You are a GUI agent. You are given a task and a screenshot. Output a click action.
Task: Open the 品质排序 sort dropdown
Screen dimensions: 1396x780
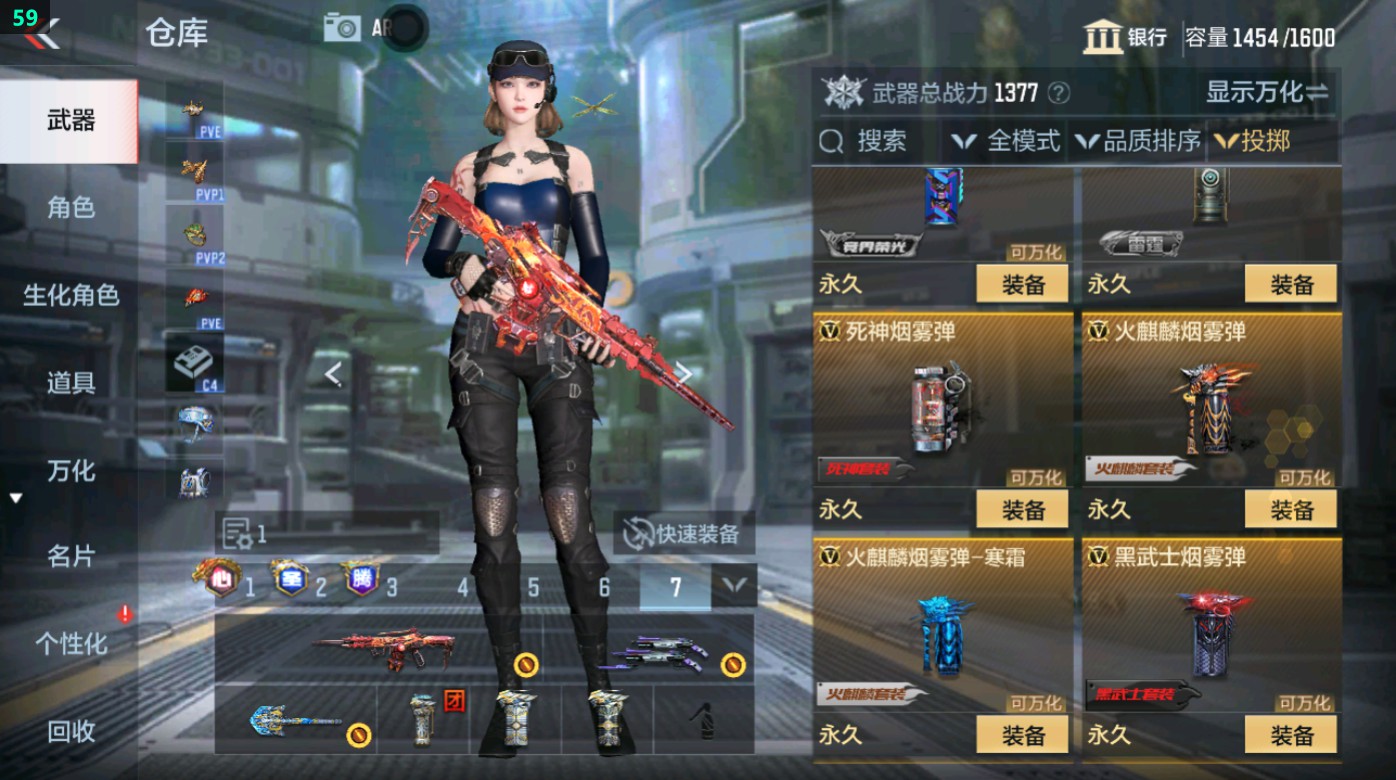pyautogui.click(x=1150, y=142)
